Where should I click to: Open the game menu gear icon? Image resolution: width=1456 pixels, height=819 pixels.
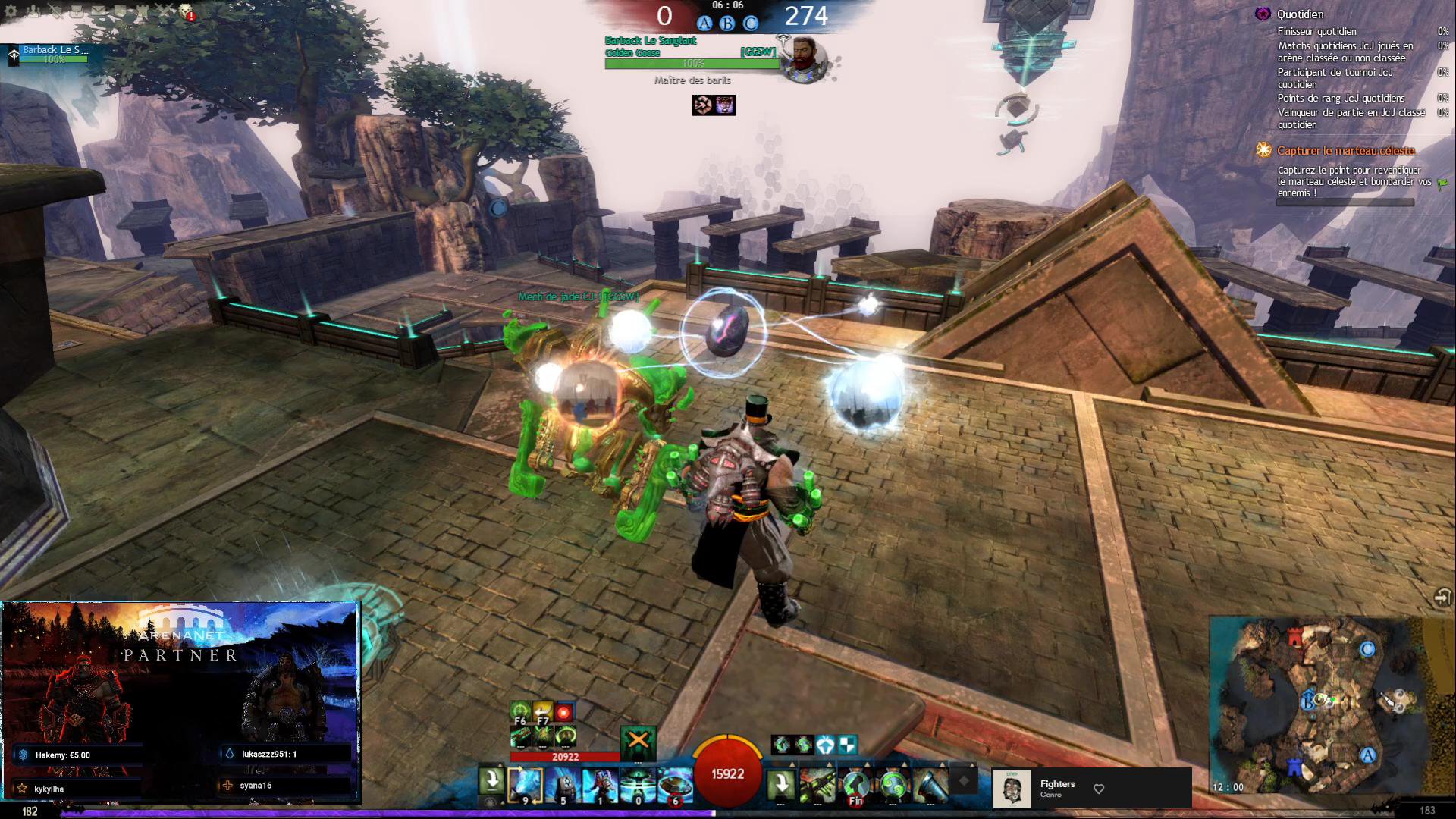(x=11, y=11)
